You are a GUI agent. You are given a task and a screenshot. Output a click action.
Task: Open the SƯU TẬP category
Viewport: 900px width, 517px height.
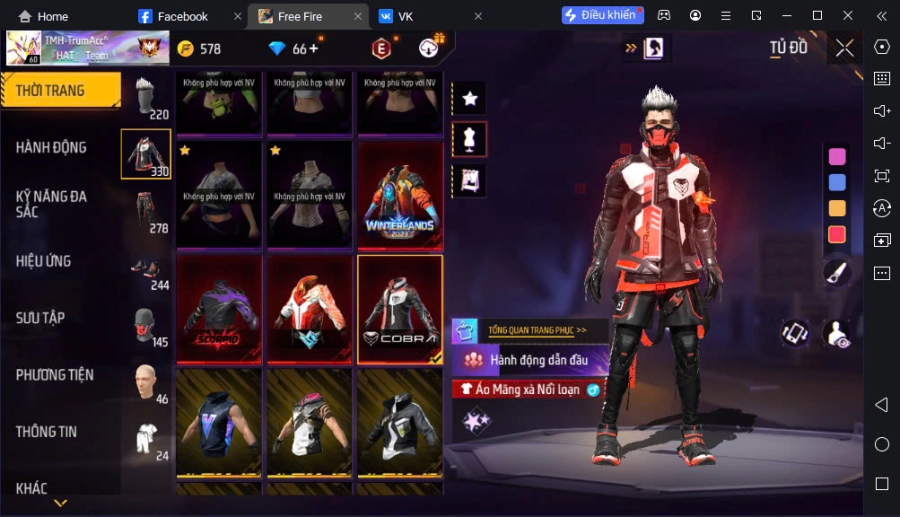point(41,318)
